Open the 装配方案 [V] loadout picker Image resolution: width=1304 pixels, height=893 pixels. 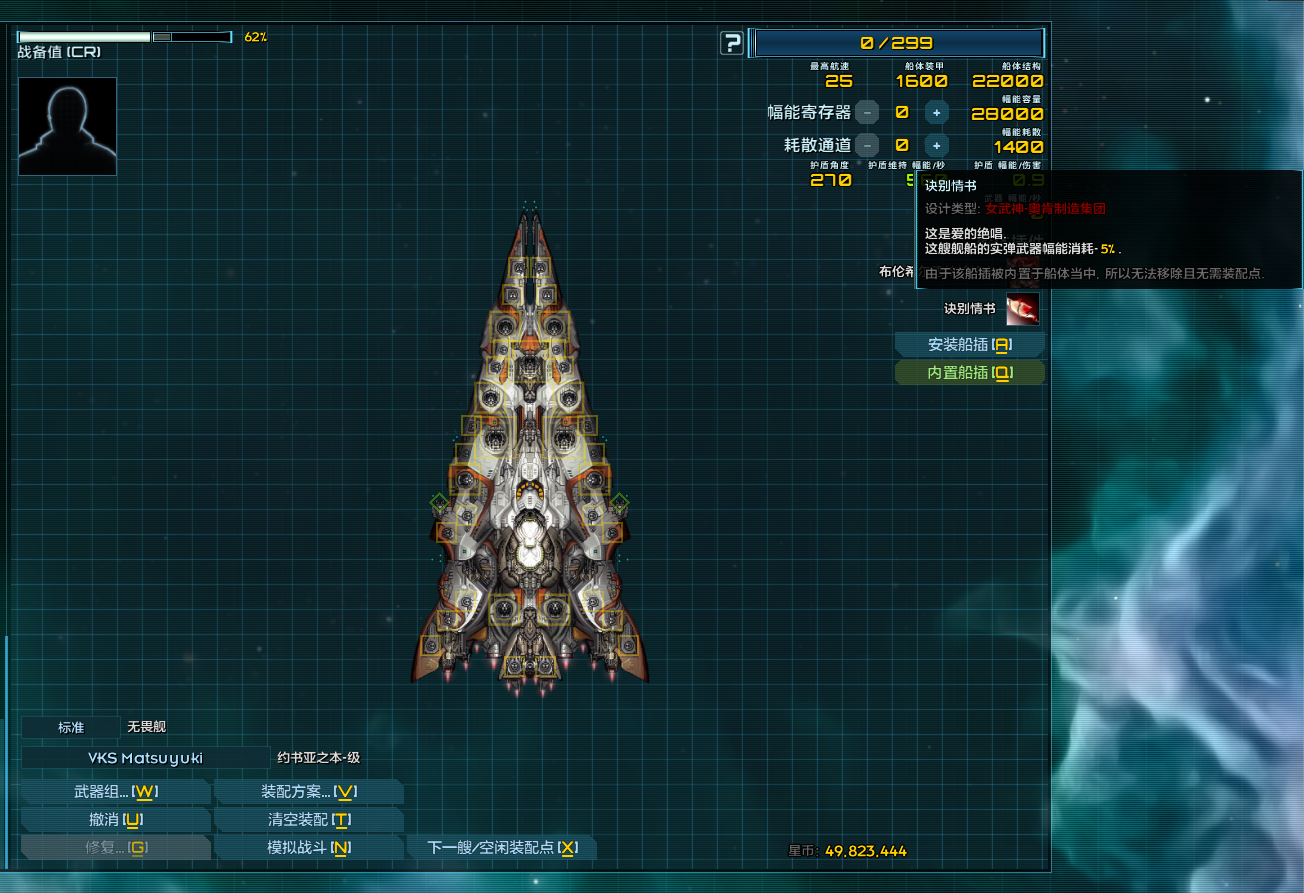pyautogui.click(x=309, y=790)
